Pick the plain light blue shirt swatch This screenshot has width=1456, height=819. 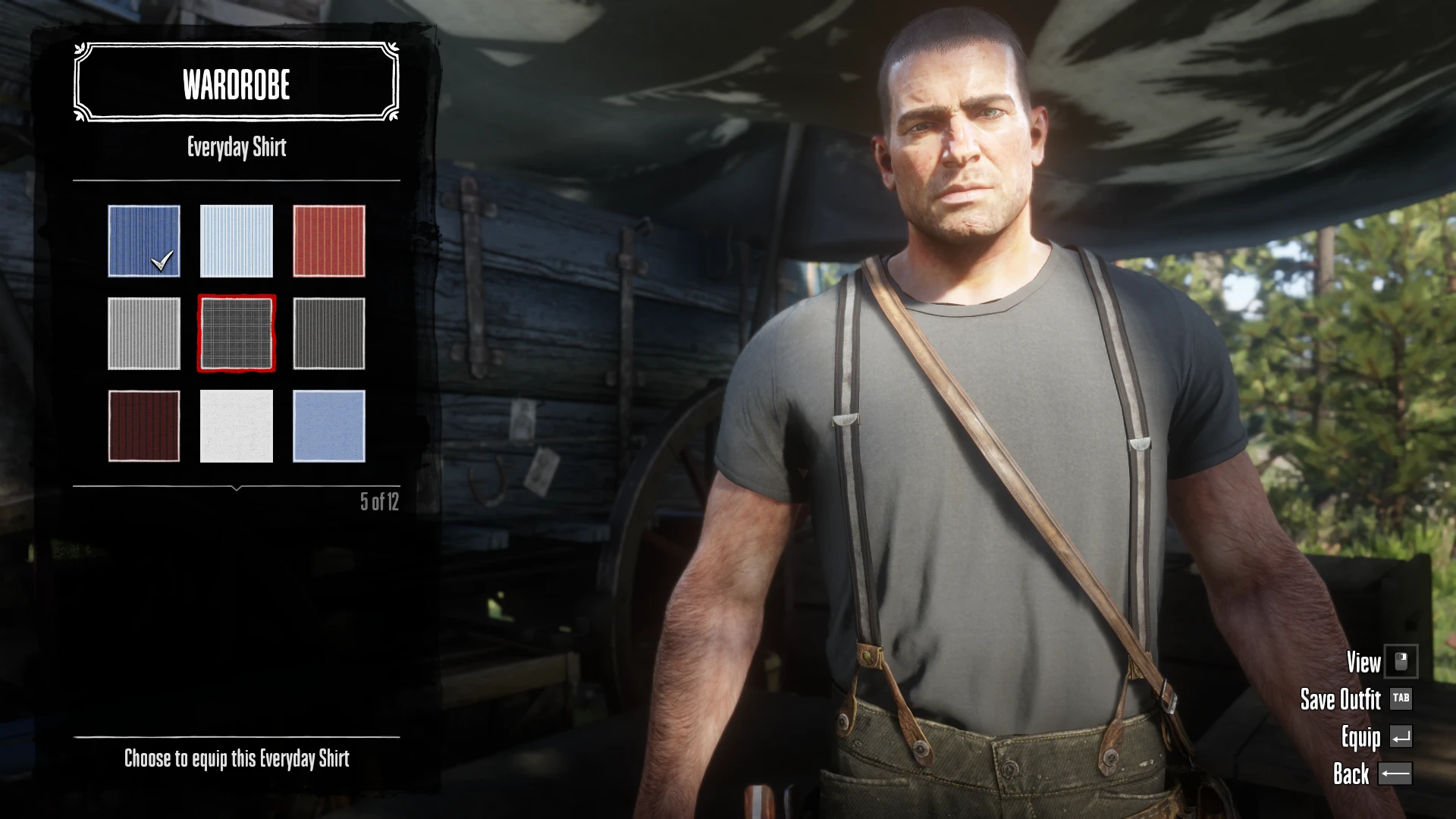[x=329, y=426]
